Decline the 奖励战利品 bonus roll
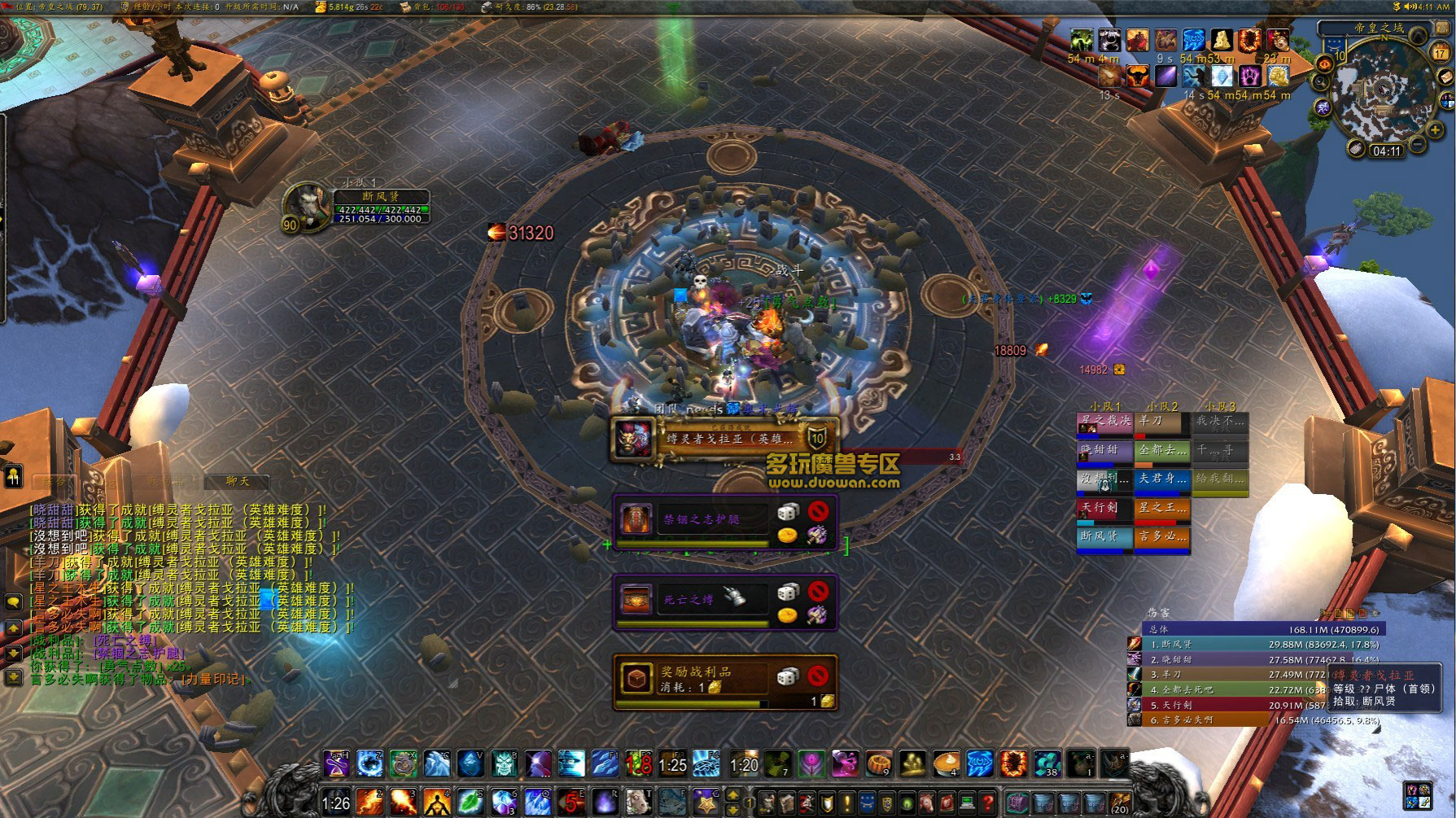Image resolution: width=1456 pixels, height=818 pixels. point(818,676)
